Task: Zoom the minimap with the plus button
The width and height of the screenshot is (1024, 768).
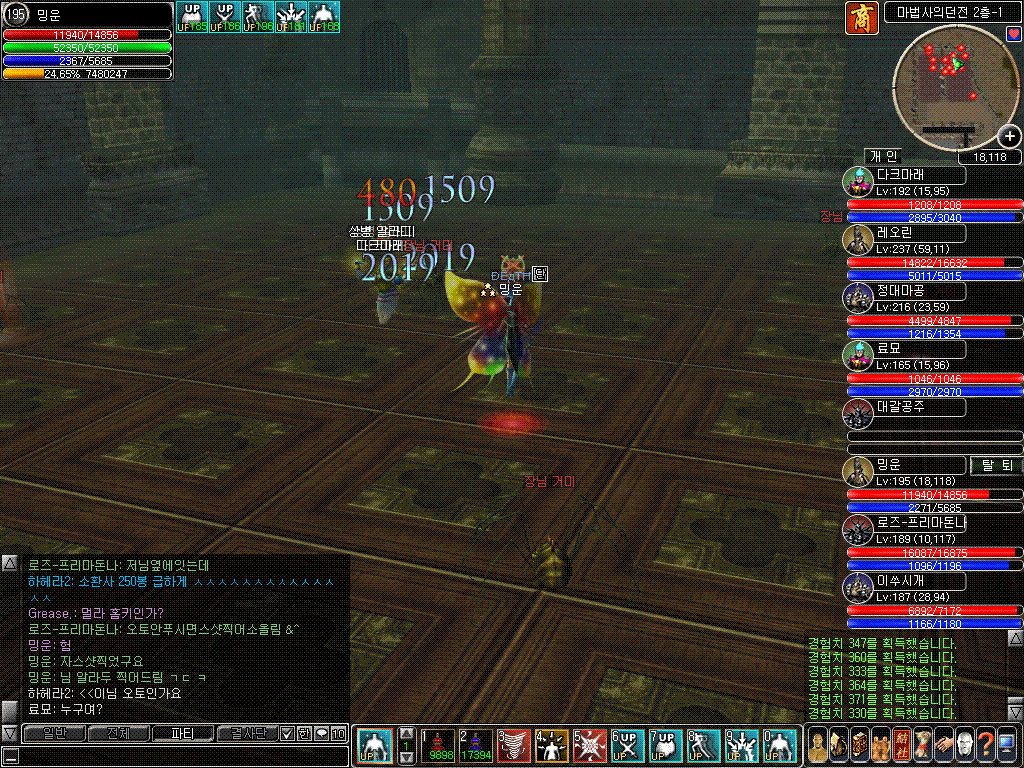Action: (x=1009, y=137)
